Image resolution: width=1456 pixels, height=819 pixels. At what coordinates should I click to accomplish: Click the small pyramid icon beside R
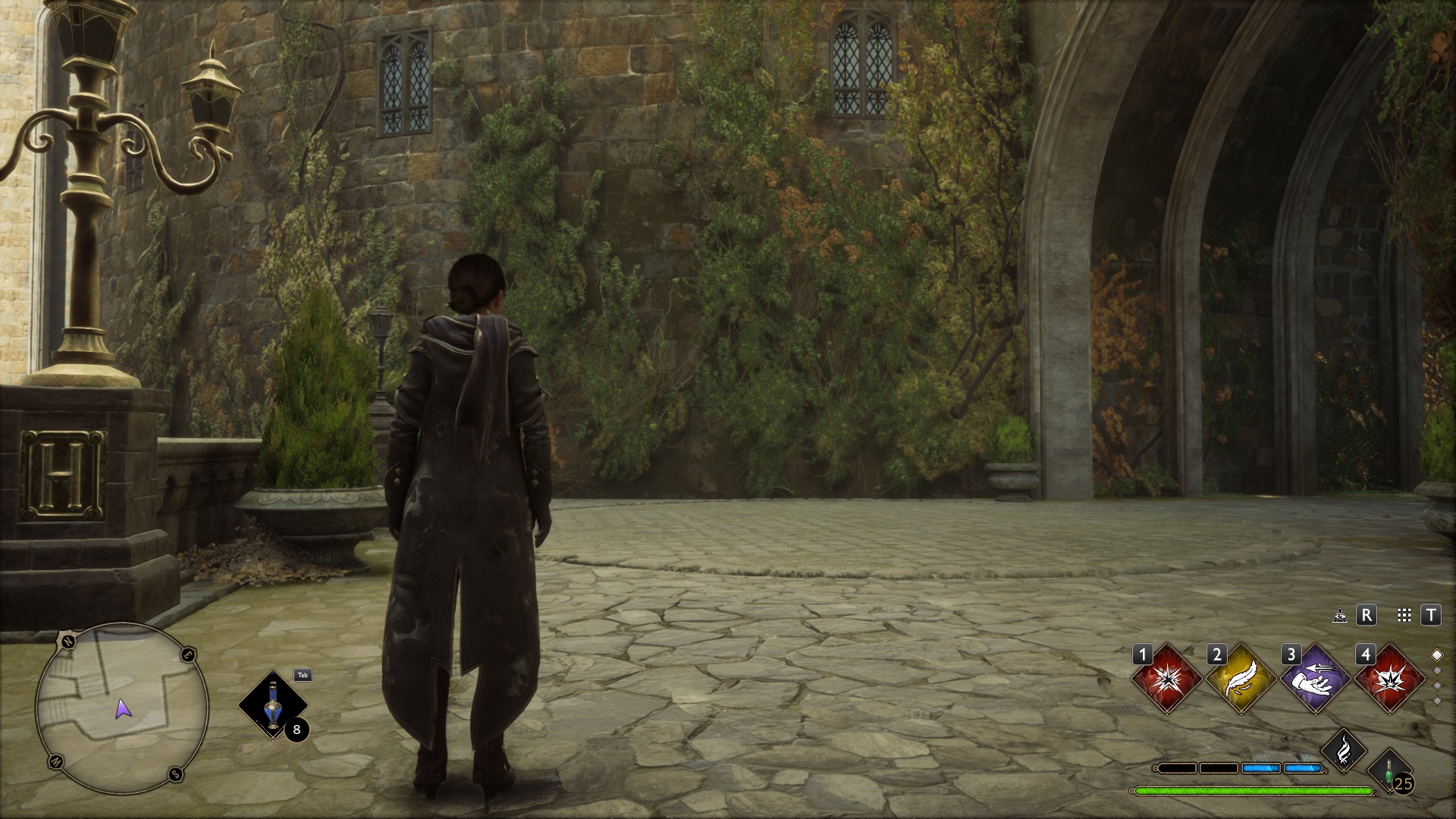click(x=1340, y=616)
